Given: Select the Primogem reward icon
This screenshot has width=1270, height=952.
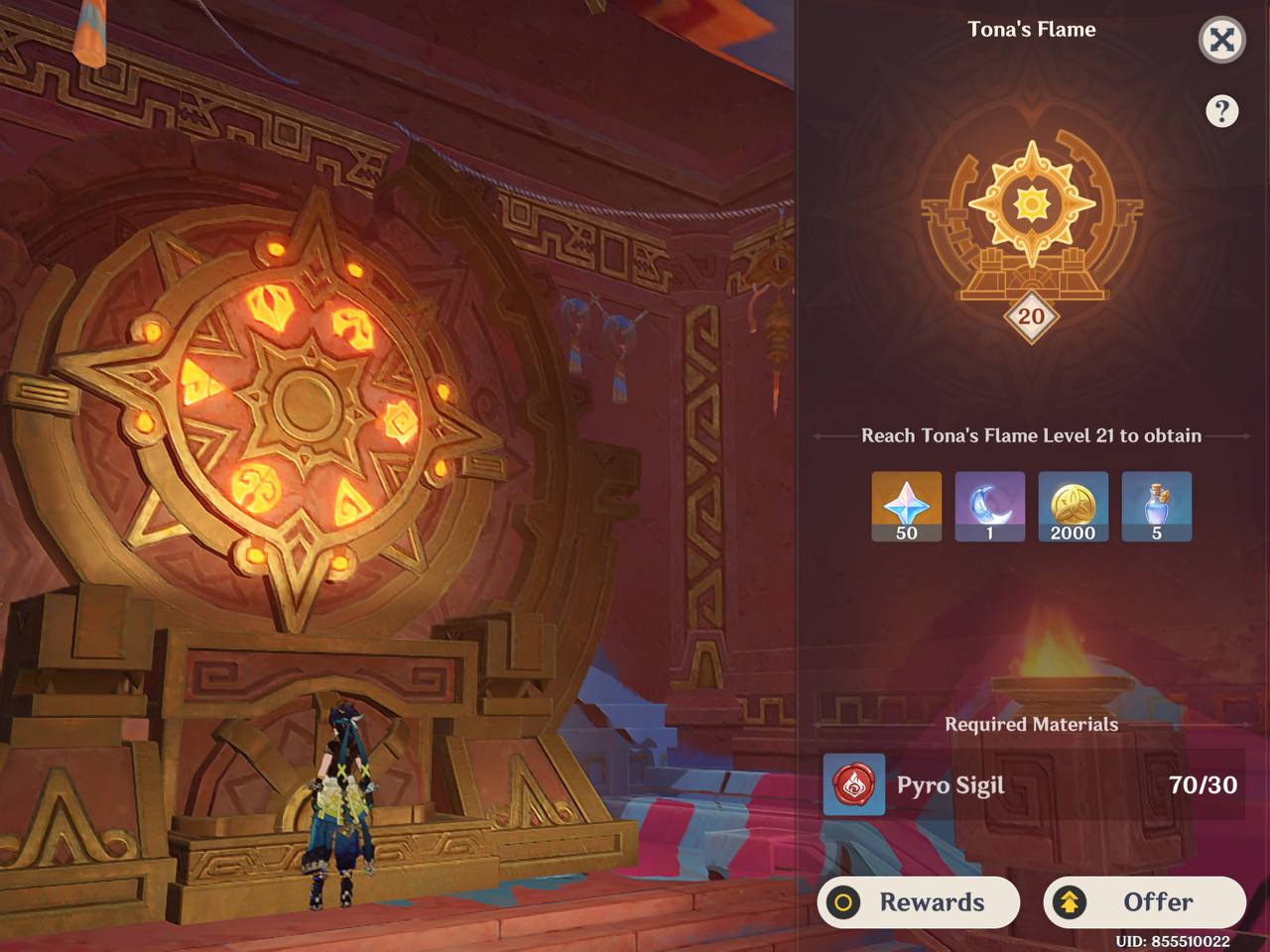Looking at the screenshot, I should point(906,504).
